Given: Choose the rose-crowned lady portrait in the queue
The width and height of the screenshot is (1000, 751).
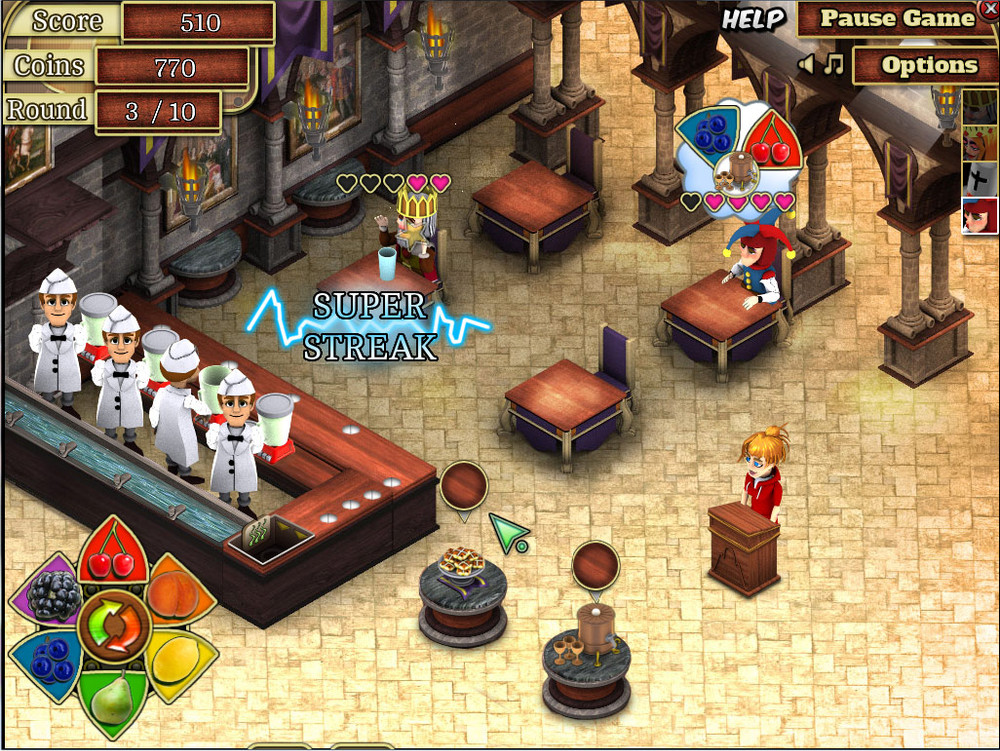Looking at the screenshot, I should [979, 142].
